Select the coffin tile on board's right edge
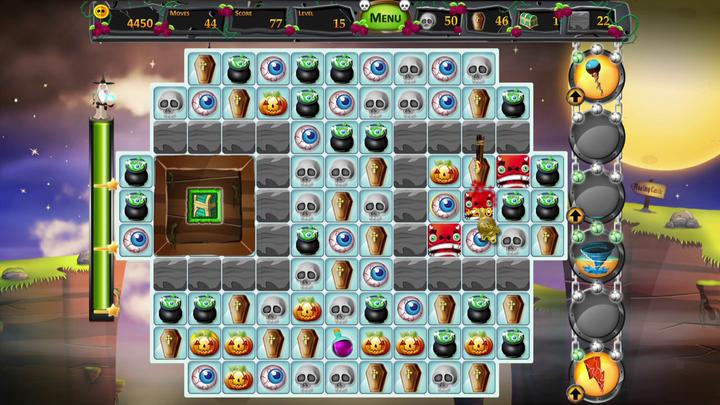 coord(546,239)
